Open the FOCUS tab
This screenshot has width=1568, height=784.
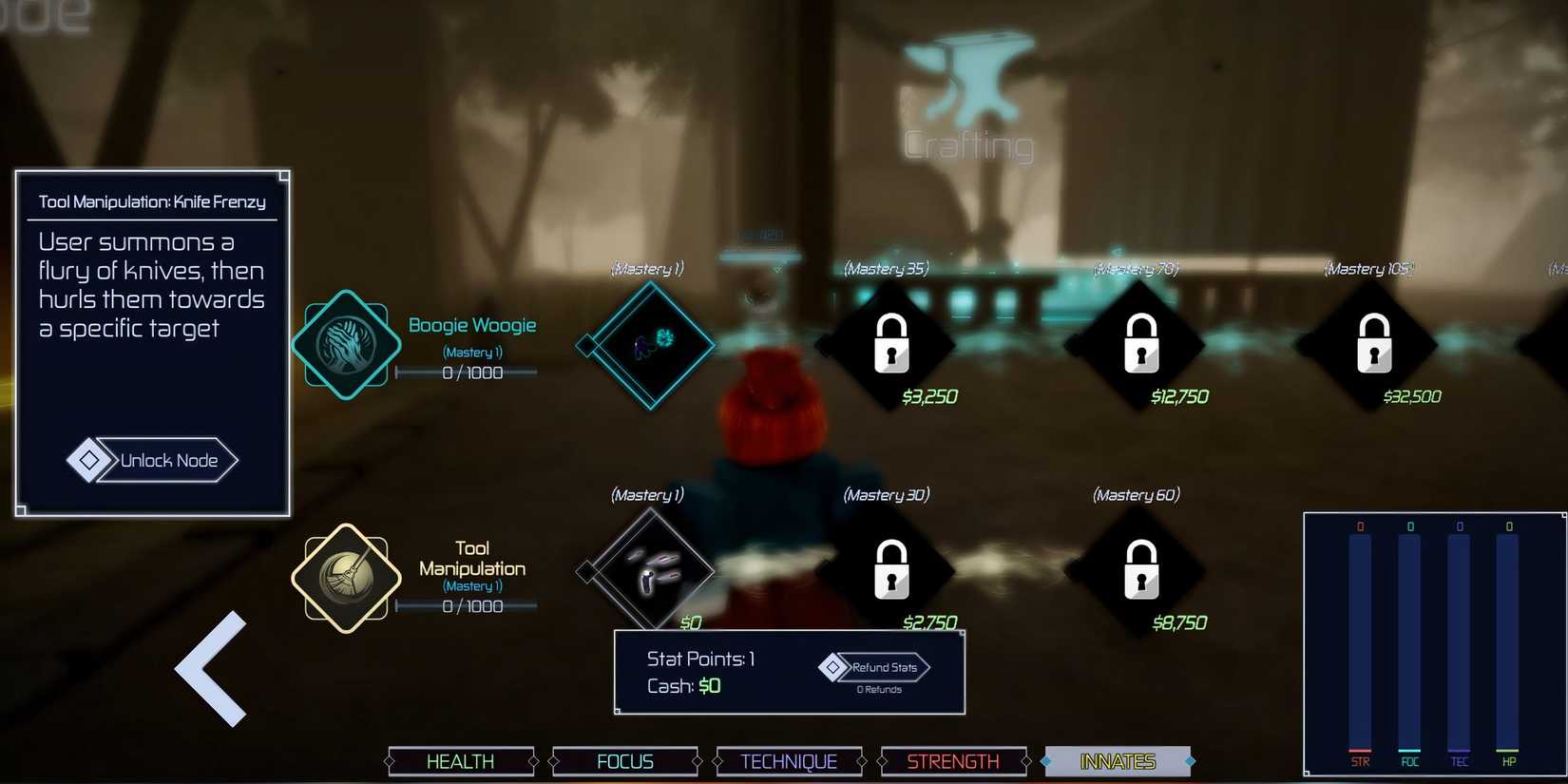click(625, 760)
